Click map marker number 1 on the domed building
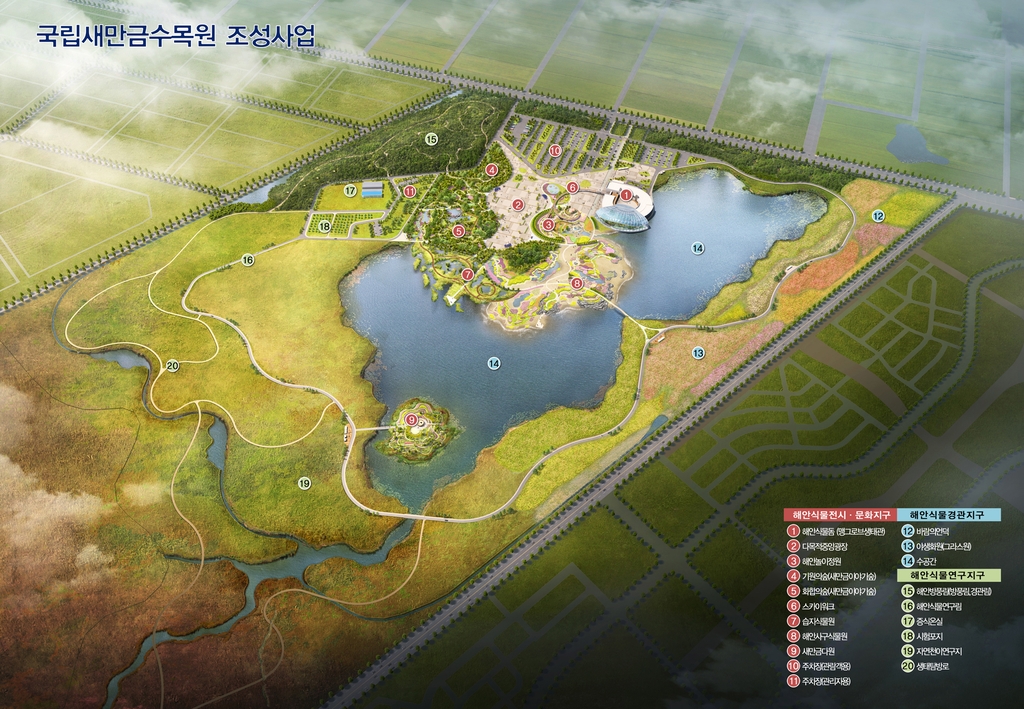The height and width of the screenshot is (709, 1024). (626, 195)
